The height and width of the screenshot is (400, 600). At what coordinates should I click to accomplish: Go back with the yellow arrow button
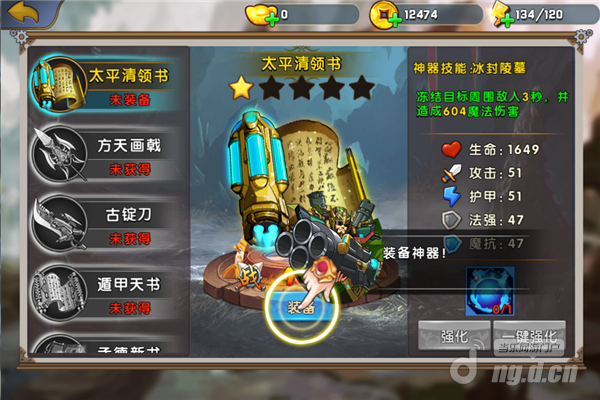[x=26, y=14]
